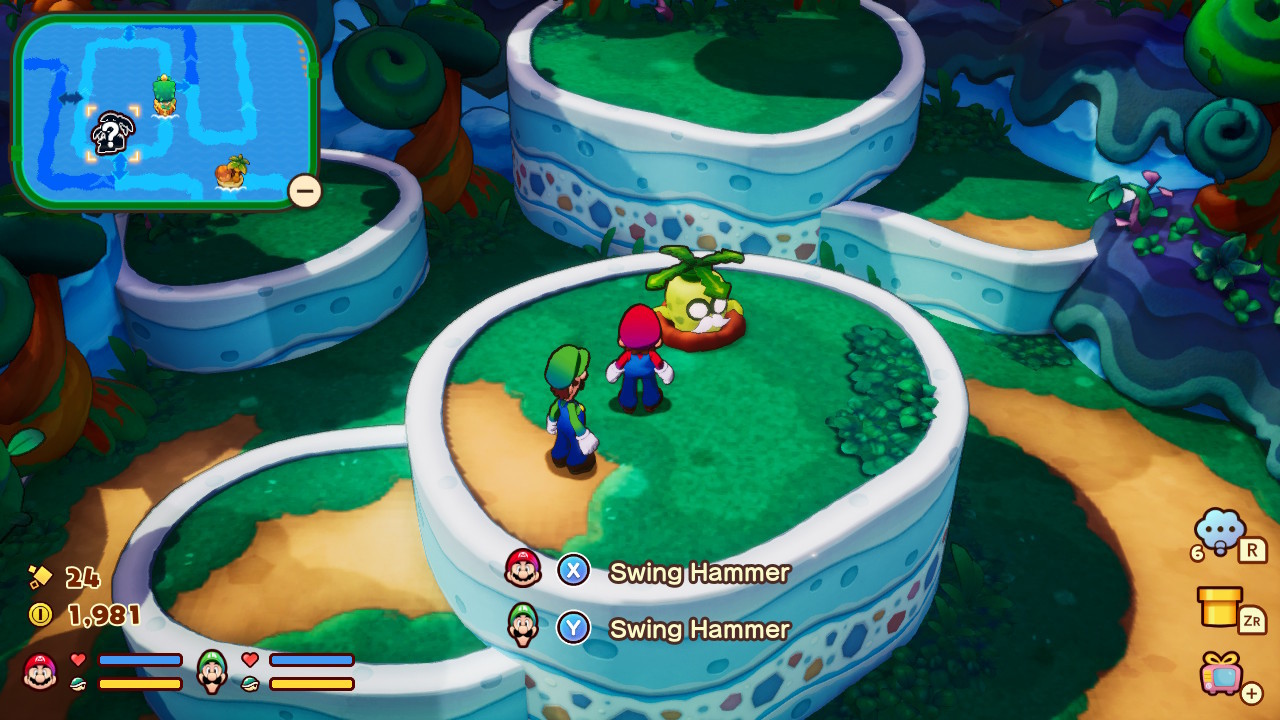Screen dimensions: 1280x720
Task: Select the mystery question-mark island on the minimap
Action: 110,130
